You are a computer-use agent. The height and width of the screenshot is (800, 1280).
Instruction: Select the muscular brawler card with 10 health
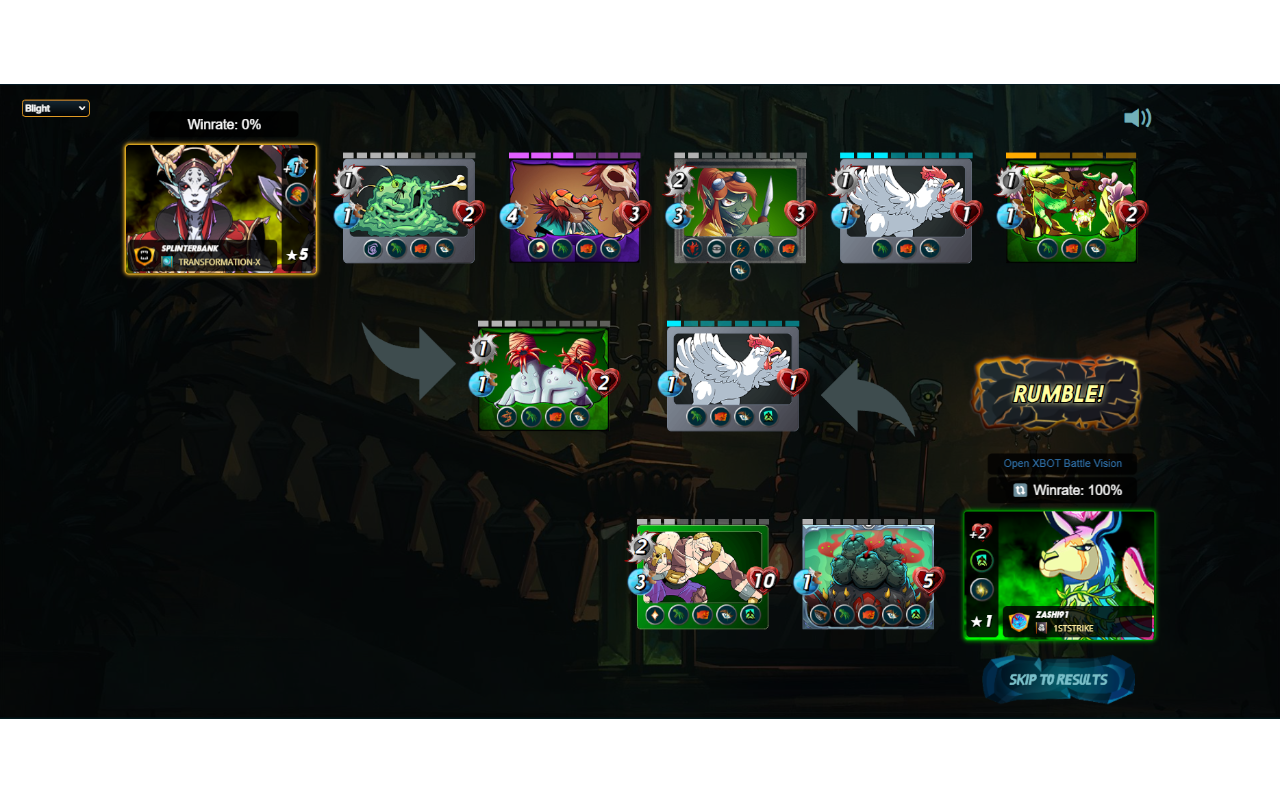(x=703, y=574)
